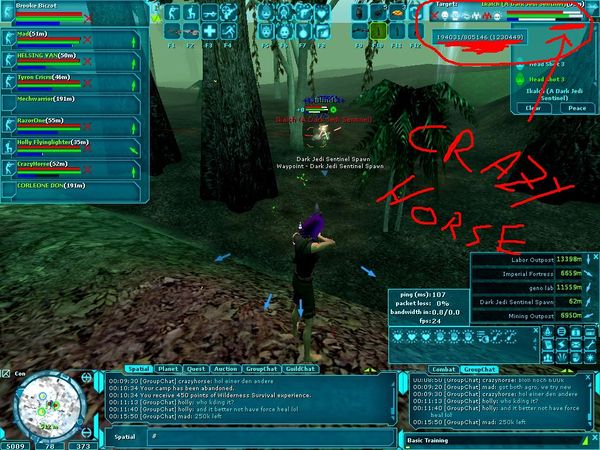600x450 pixels.
Task: Switch to the GuildChat tab
Action: 300,368
